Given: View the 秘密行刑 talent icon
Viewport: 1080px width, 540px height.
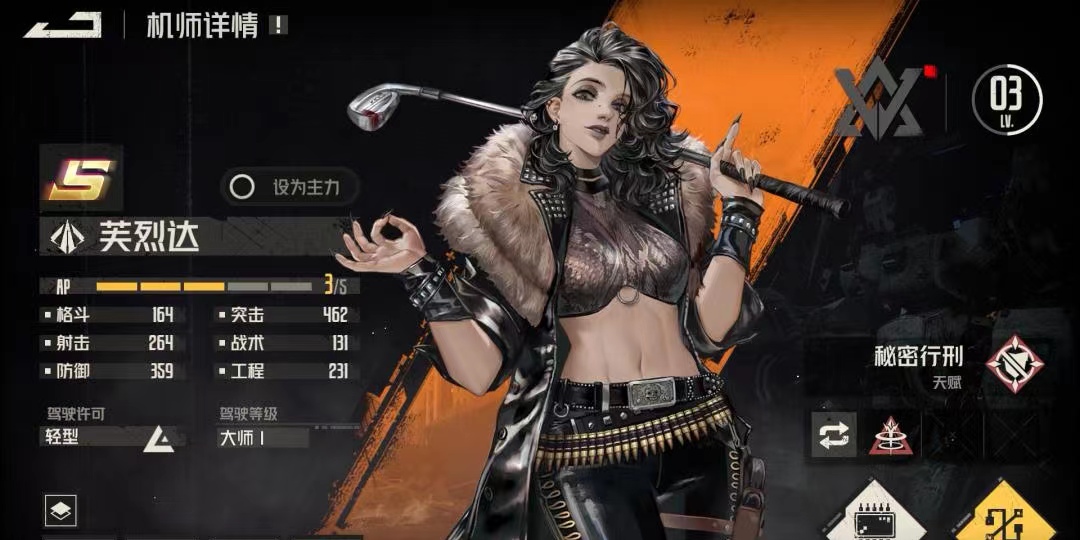Looking at the screenshot, I should click(x=1015, y=363).
